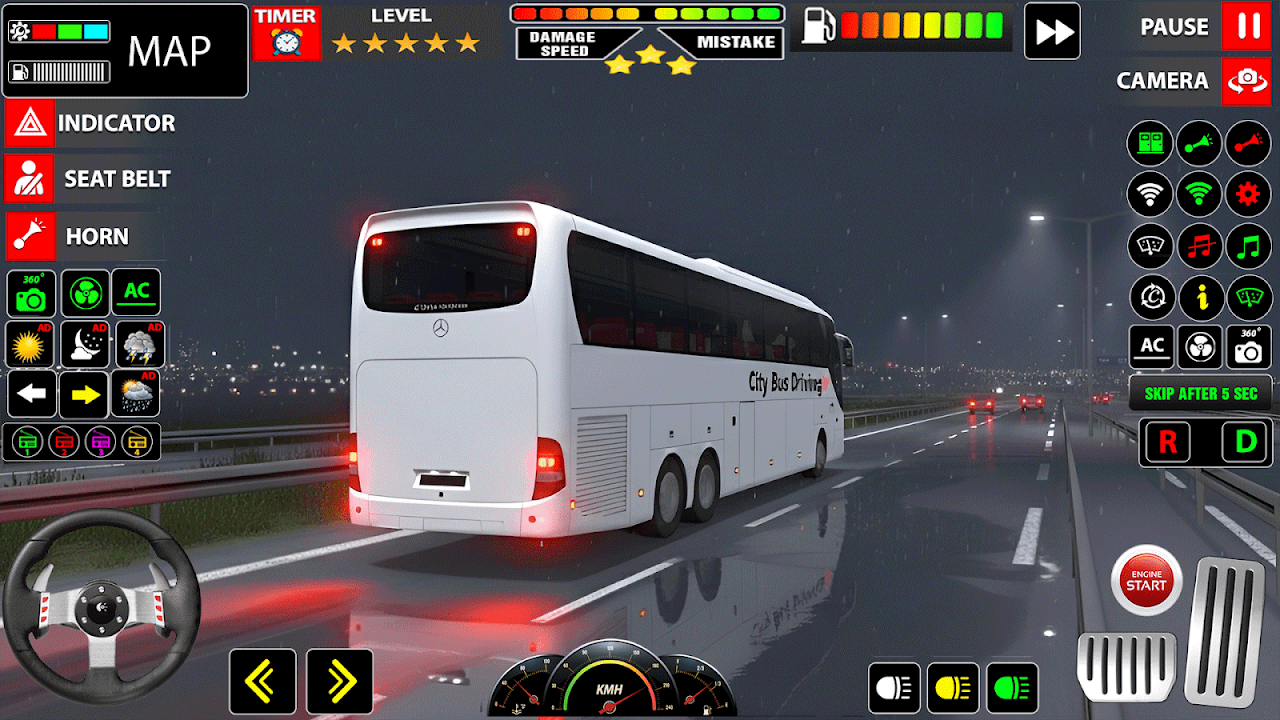Screen dimensions: 1280x720
Task: Fasten the SEAT BELT
Action: click(x=29, y=179)
